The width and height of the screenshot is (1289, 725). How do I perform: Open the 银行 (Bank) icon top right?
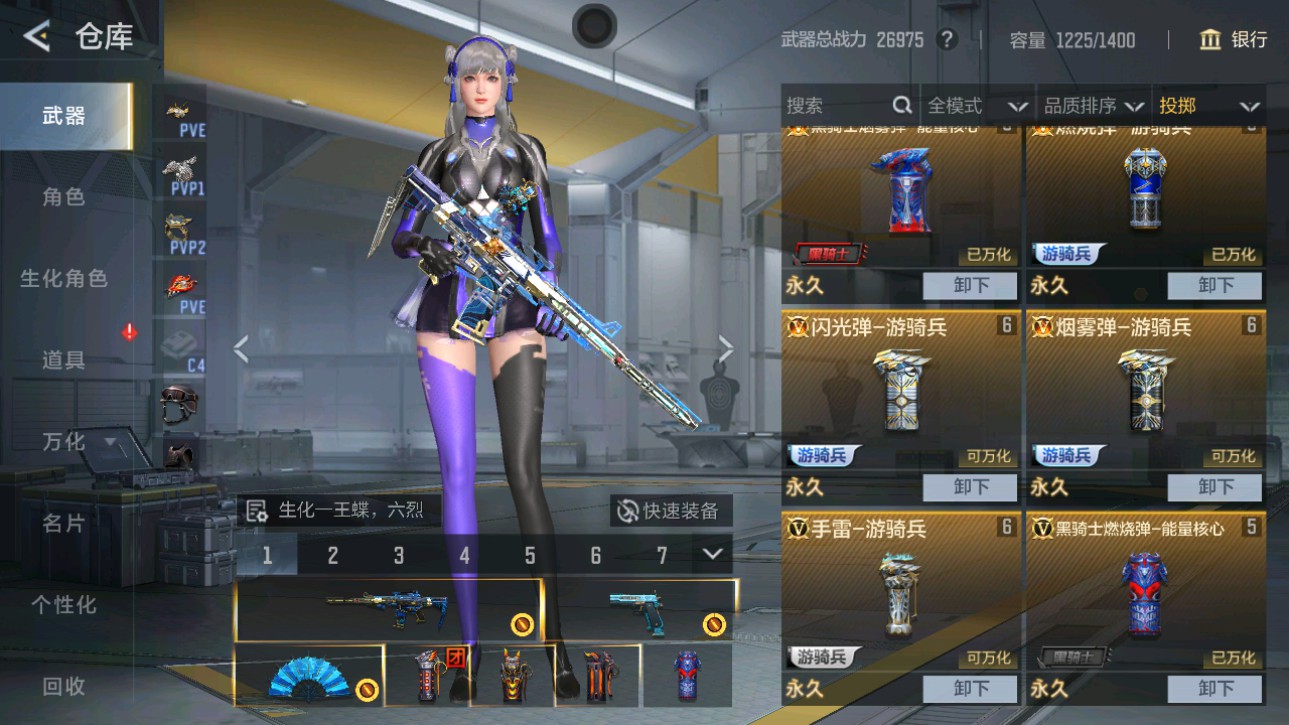(1210, 39)
